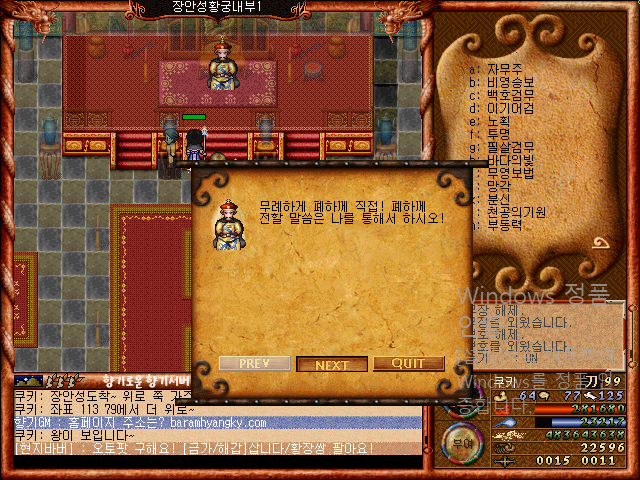Advance dialogue with the NEXT button
Screen dimensions: 640x480
(332, 365)
